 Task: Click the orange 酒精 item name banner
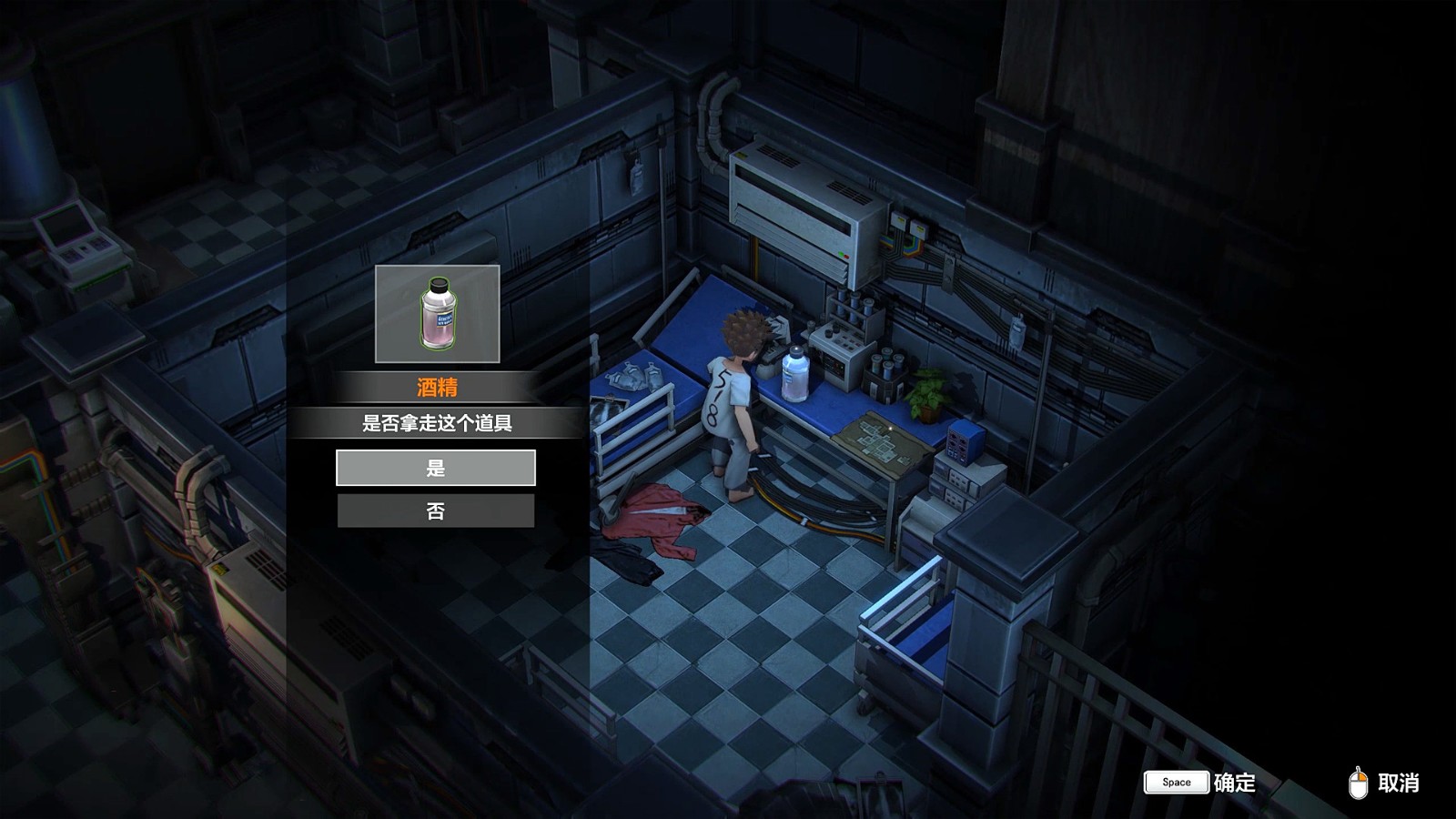pyautogui.click(x=435, y=385)
